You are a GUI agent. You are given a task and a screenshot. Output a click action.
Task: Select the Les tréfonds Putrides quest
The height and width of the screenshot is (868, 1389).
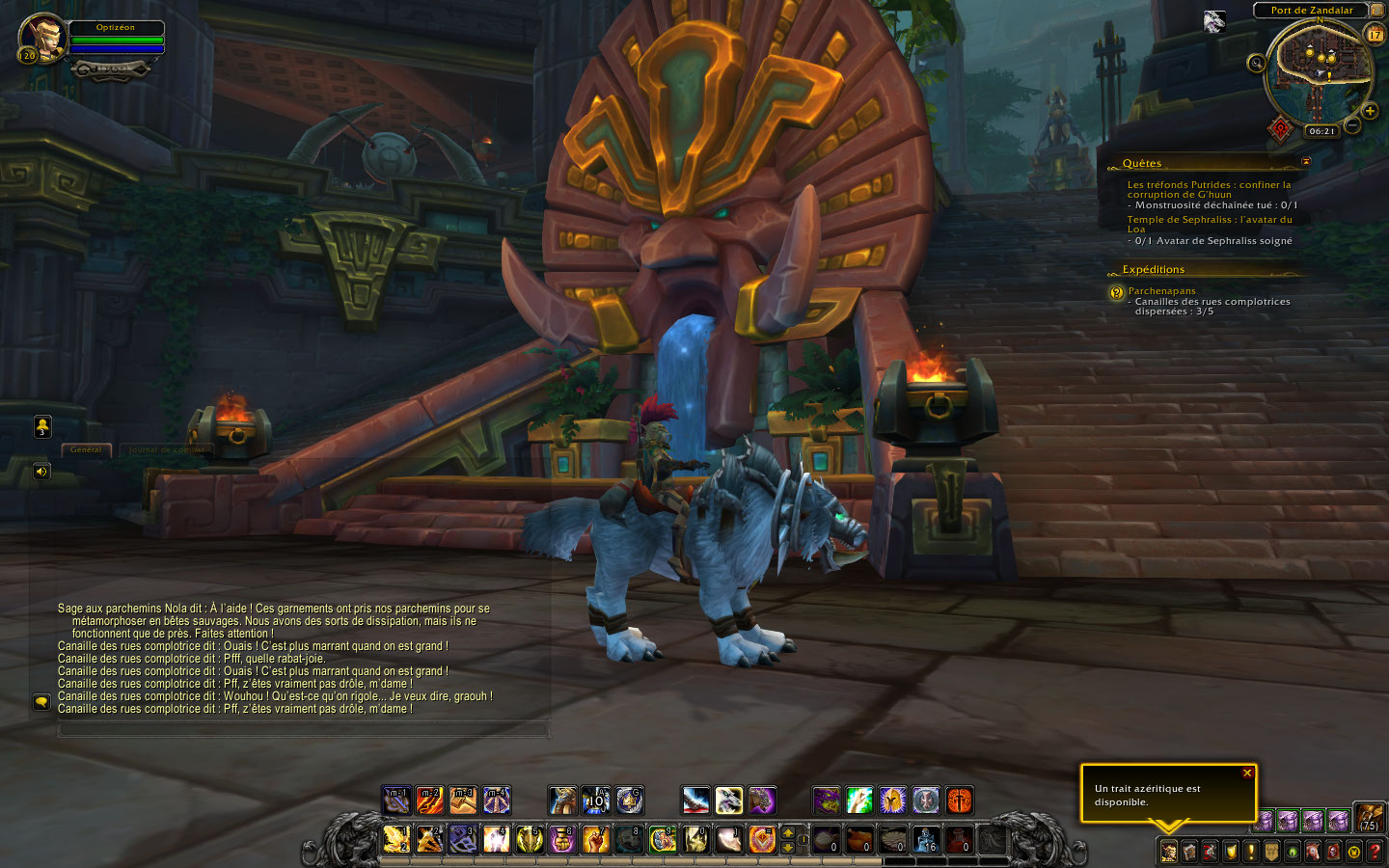[x=1208, y=189]
